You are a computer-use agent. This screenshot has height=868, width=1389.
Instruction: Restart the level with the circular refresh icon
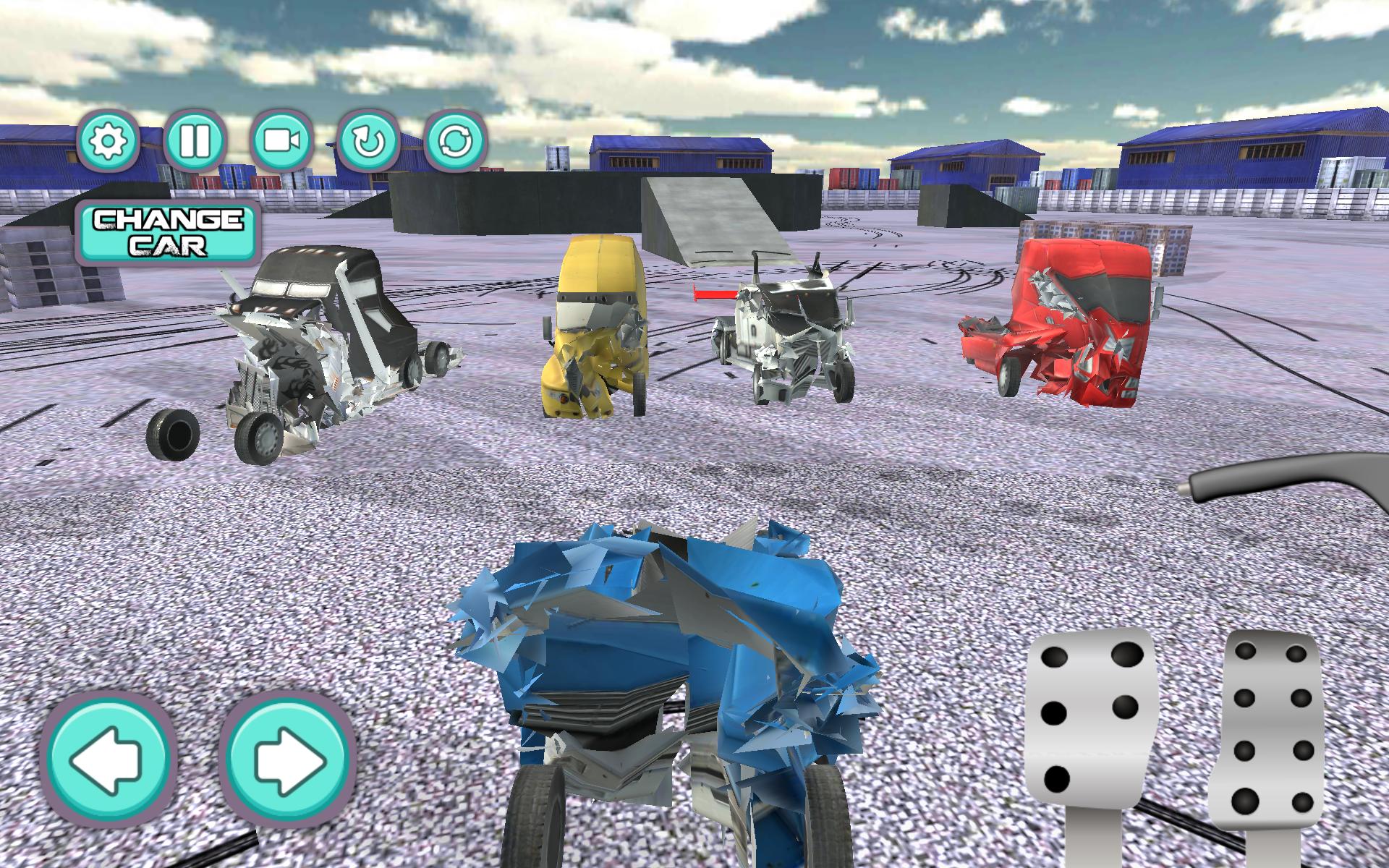(454, 142)
